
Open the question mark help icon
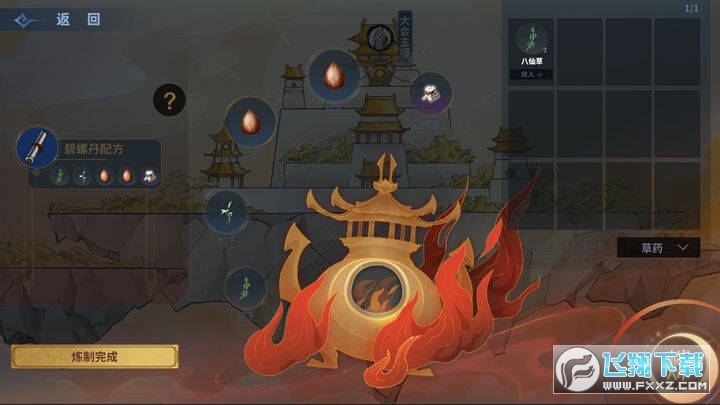point(169,99)
